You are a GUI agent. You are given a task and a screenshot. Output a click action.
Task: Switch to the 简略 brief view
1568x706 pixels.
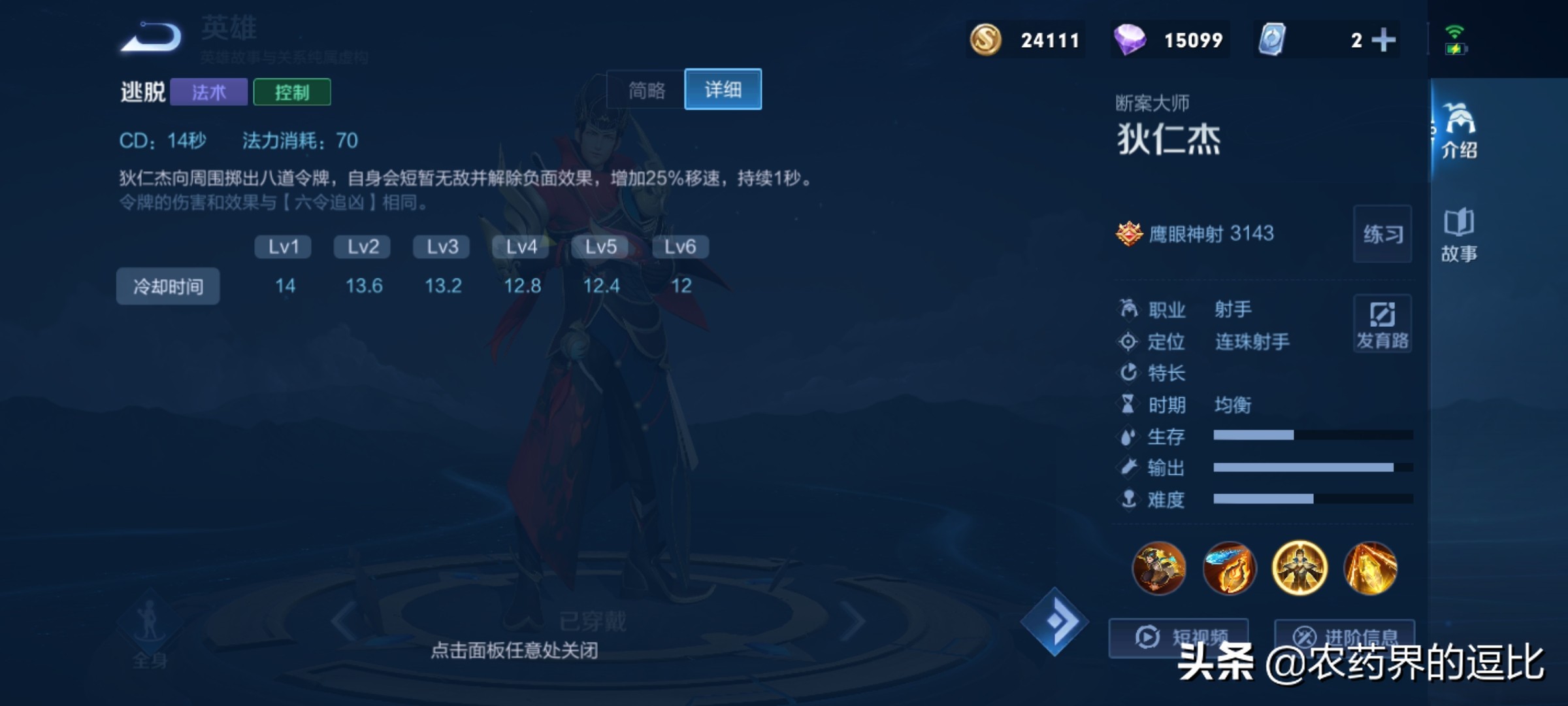coord(646,90)
